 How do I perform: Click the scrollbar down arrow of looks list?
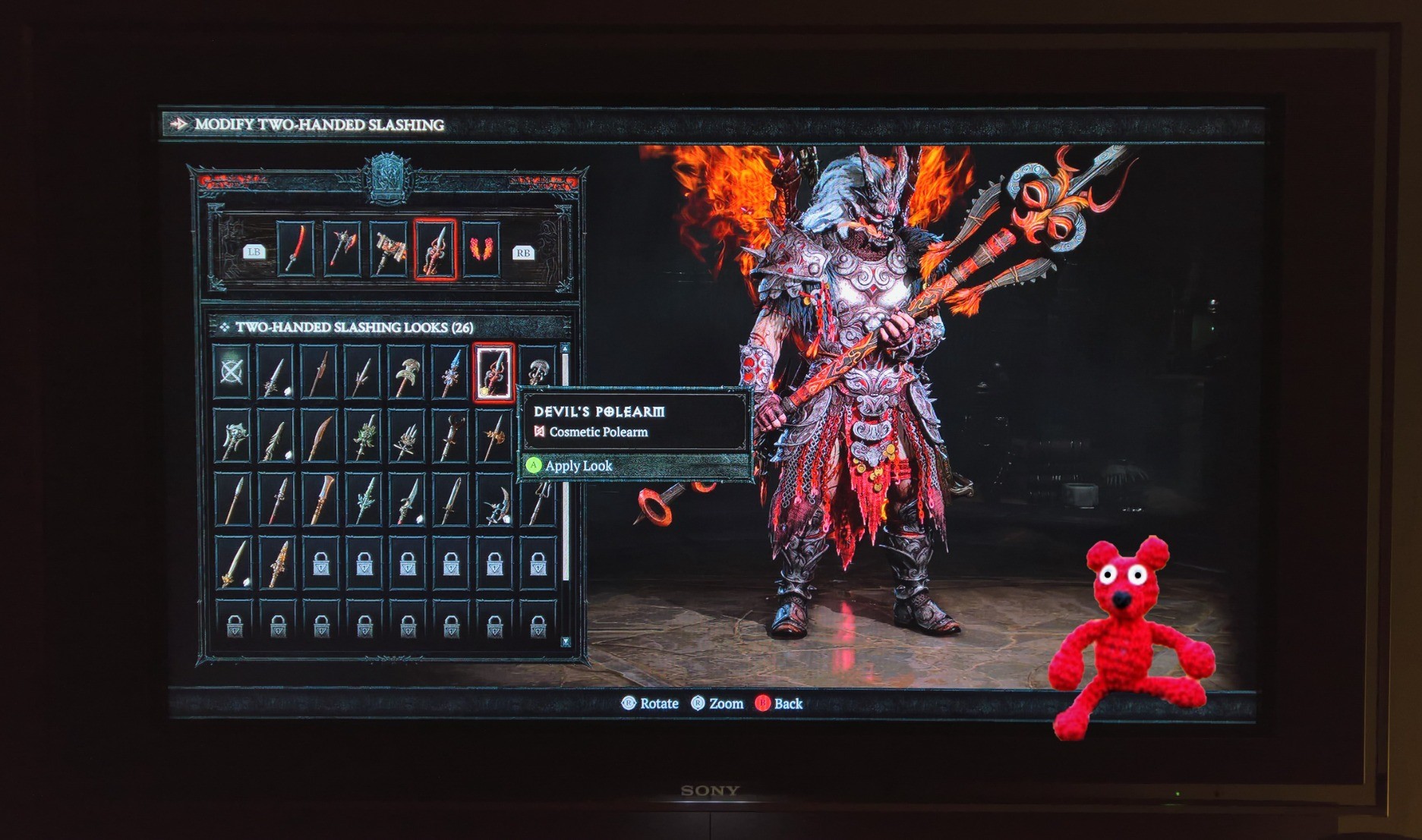tap(566, 642)
